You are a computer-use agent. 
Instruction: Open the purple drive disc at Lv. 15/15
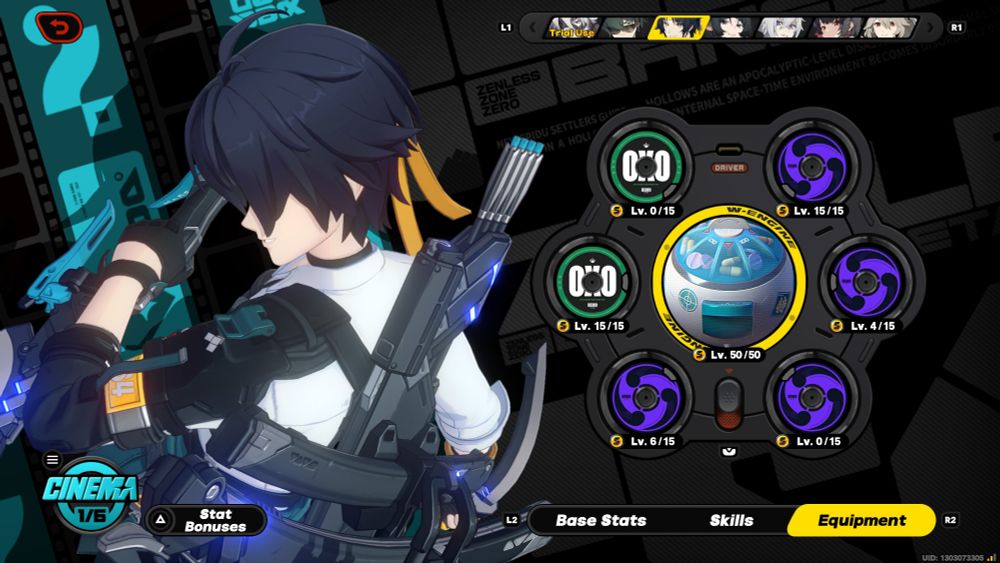(x=808, y=167)
